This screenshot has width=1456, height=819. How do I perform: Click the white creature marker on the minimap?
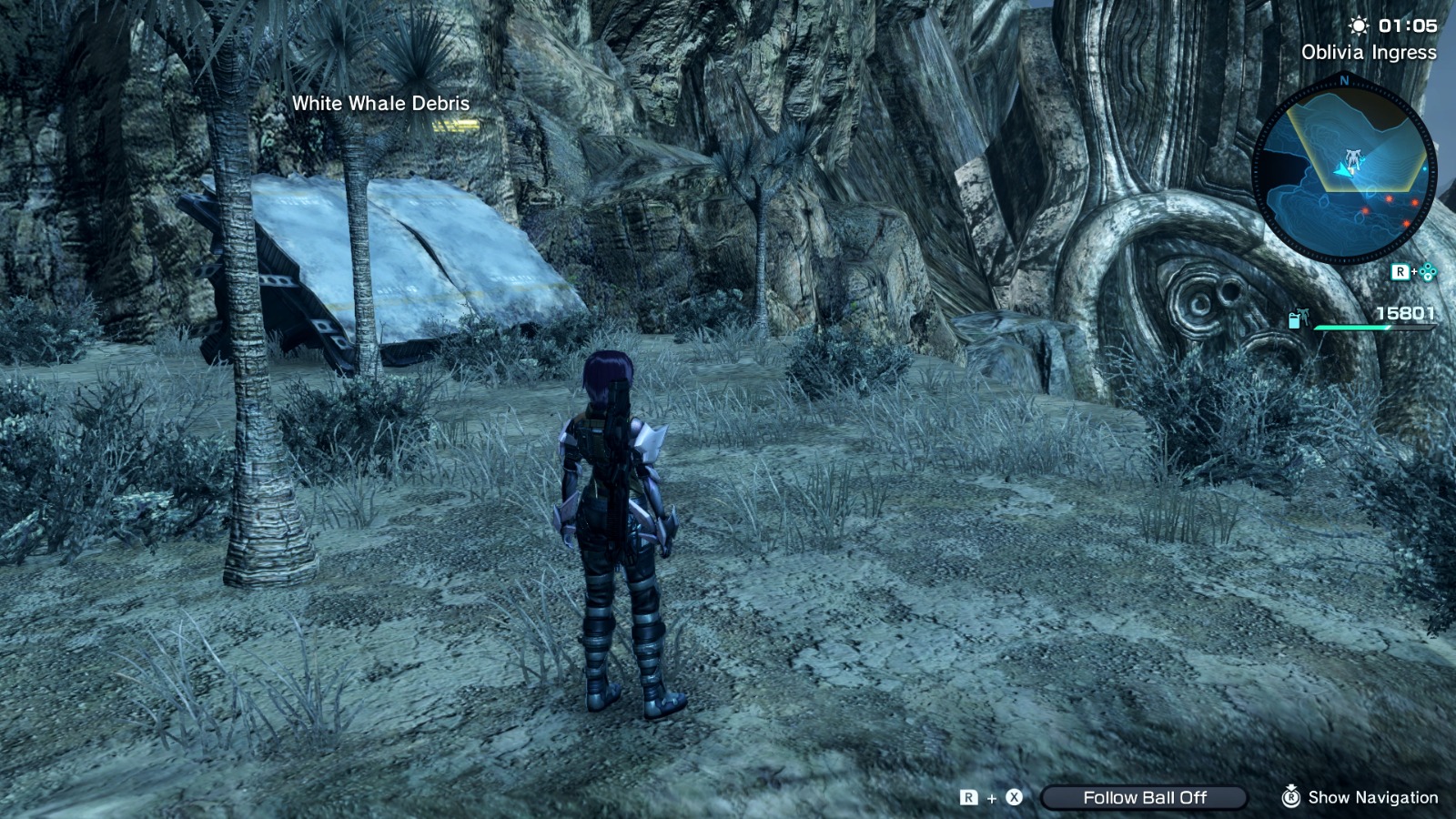[x=1353, y=157]
